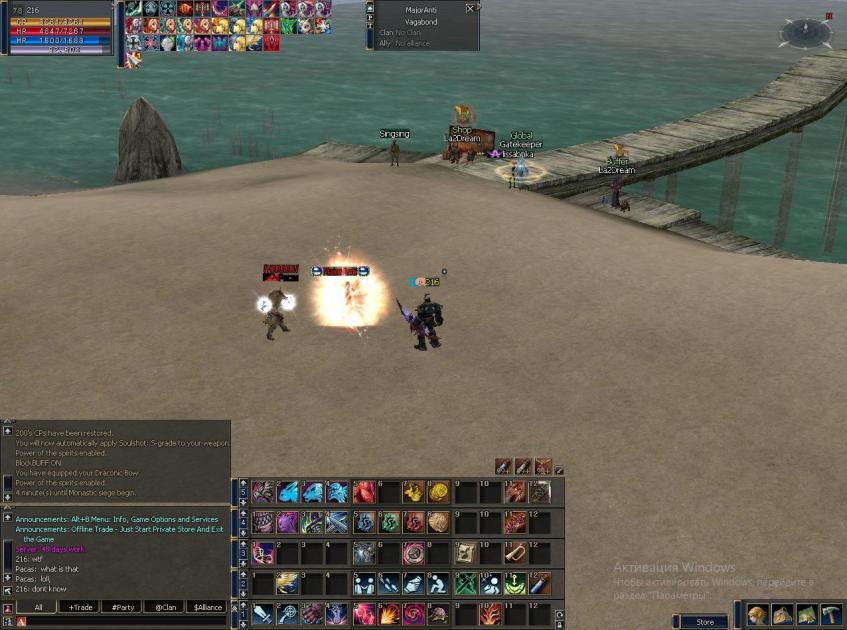This screenshot has width=847, height=630.
Task: Click the compass radar in the corner
Action: point(806,33)
